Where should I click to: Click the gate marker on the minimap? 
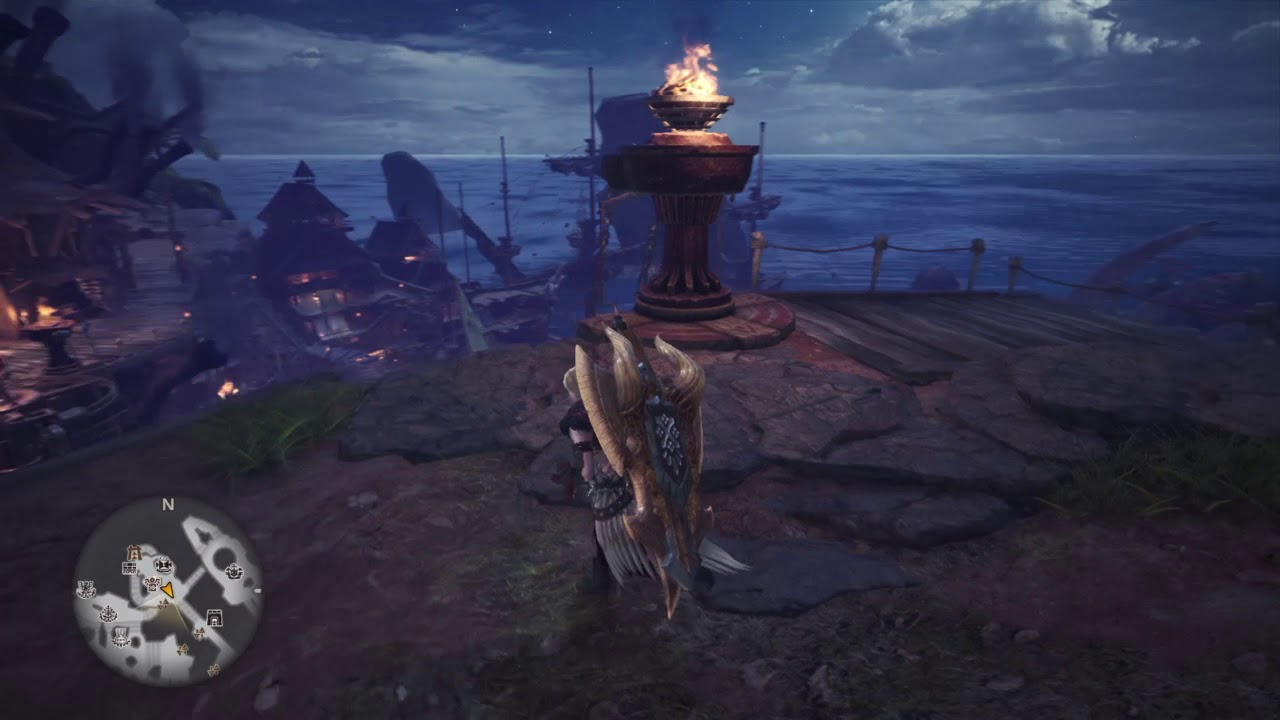pyautogui.click(x=214, y=617)
